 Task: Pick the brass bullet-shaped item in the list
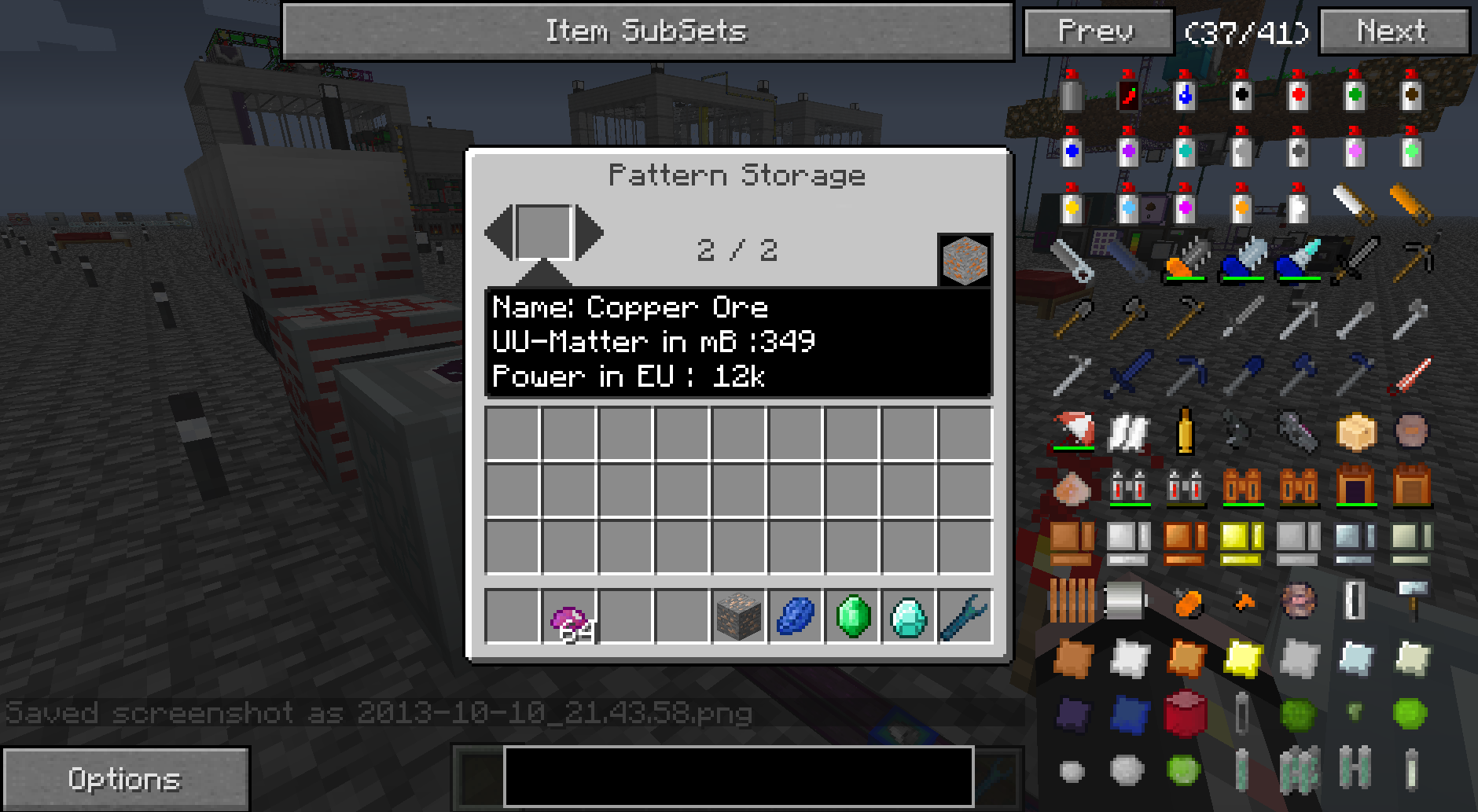point(1185,430)
